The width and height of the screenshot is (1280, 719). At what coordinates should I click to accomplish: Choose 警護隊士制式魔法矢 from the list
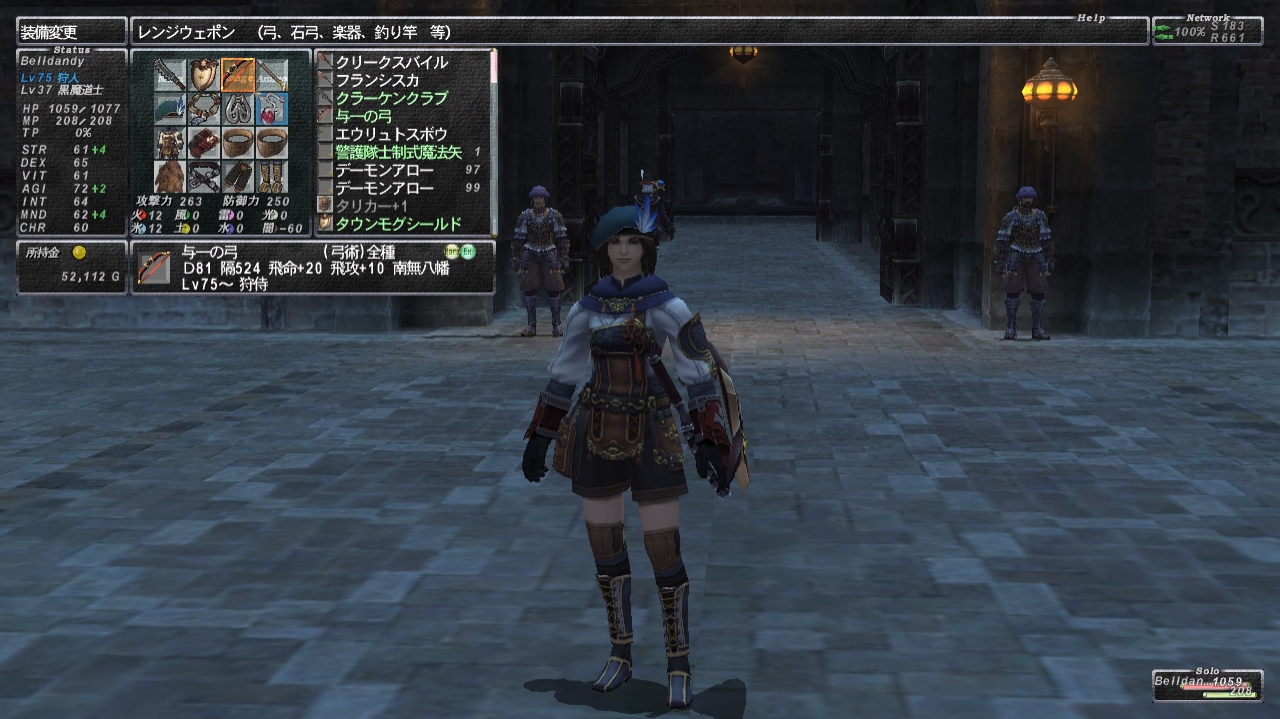[x=398, y=152]
